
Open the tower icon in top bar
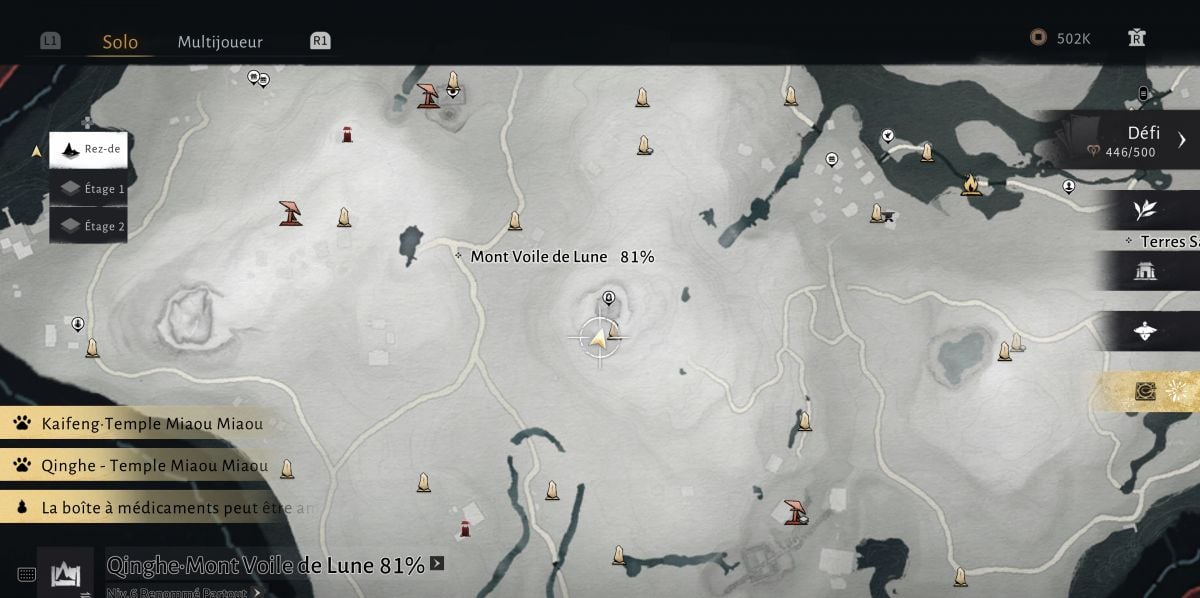pos(1136,38)
